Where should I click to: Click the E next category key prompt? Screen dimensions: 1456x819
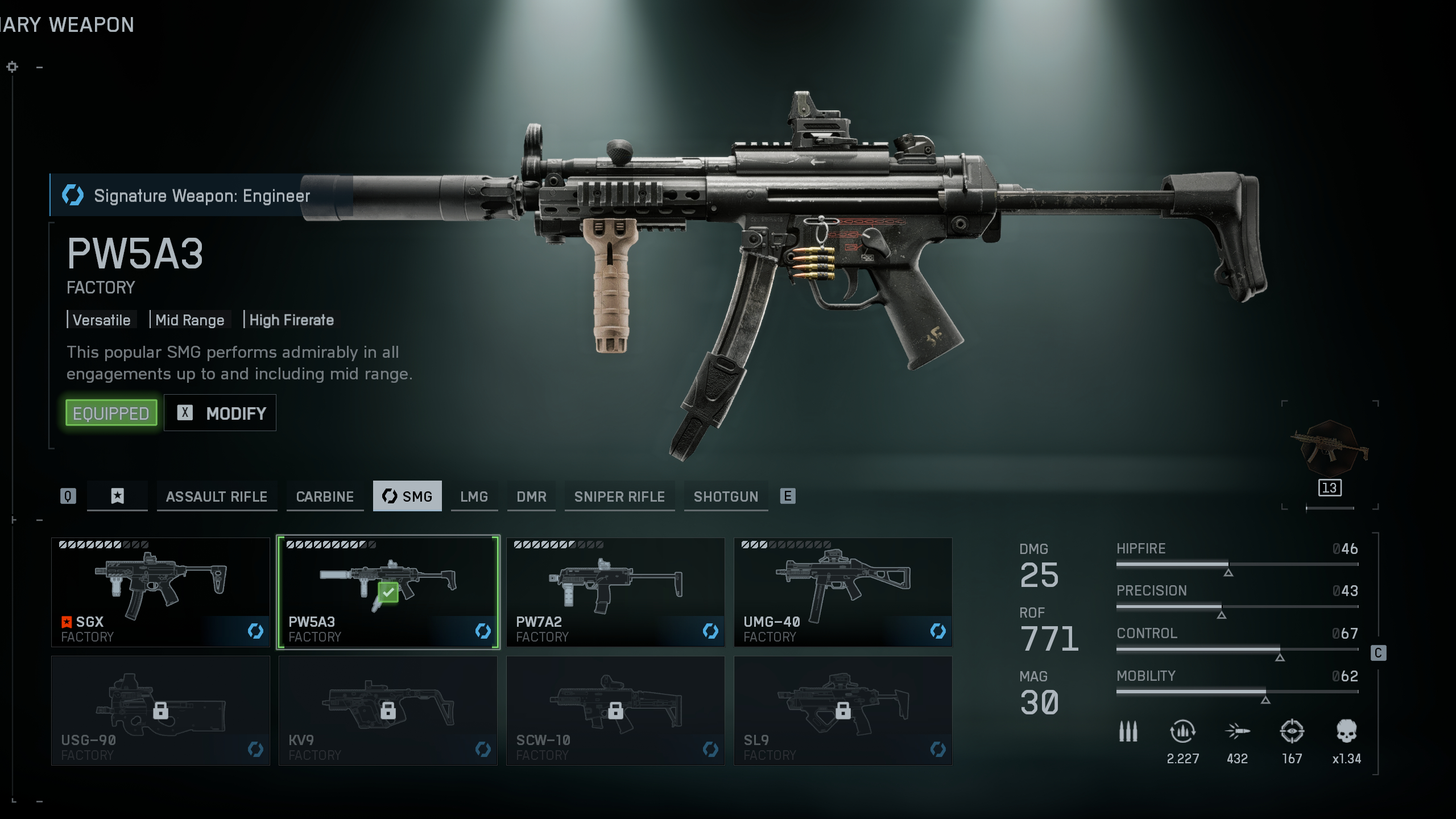[x=788, y=496]
